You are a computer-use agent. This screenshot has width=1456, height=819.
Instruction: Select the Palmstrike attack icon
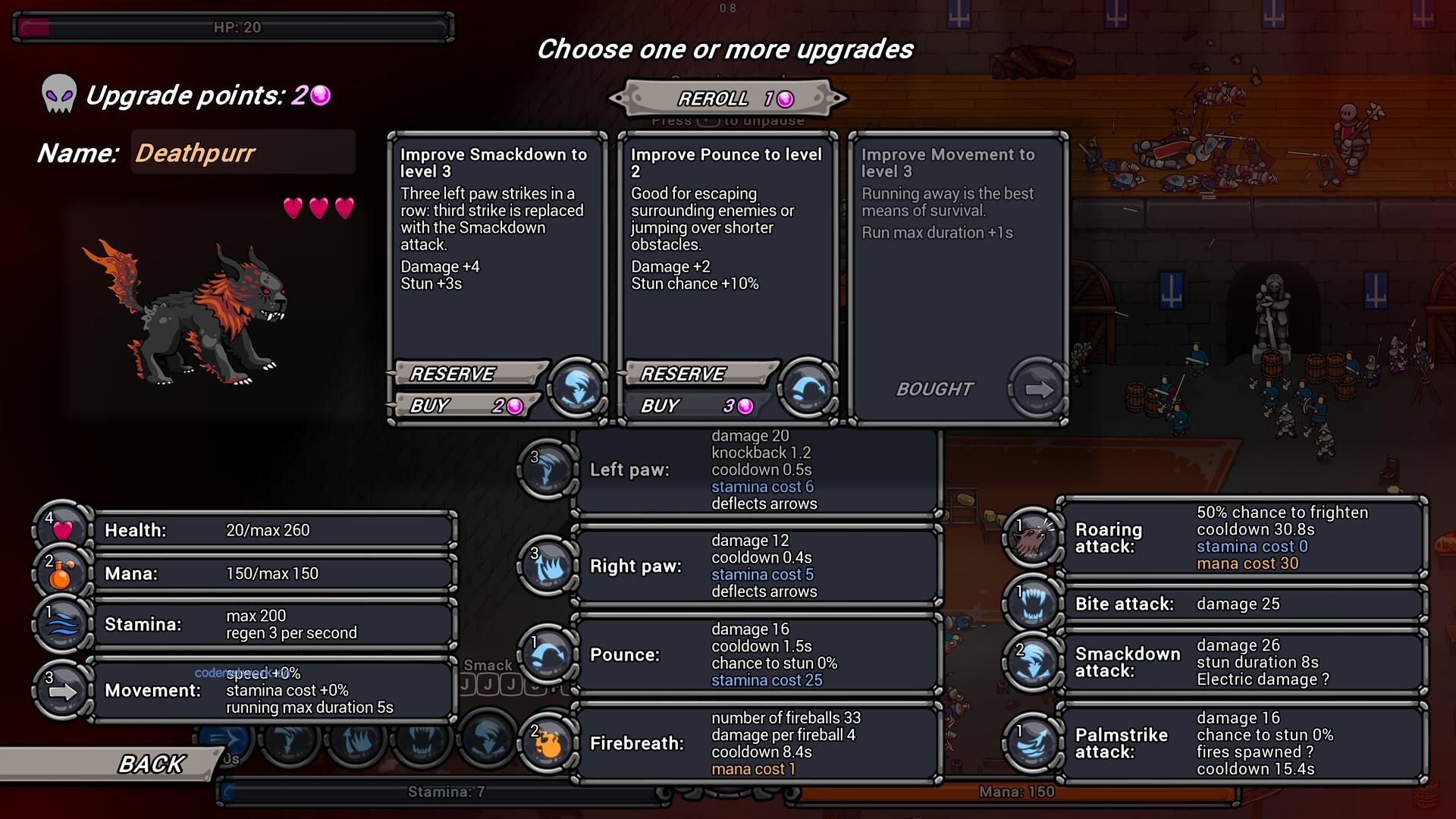click(x=1031, y=743)
